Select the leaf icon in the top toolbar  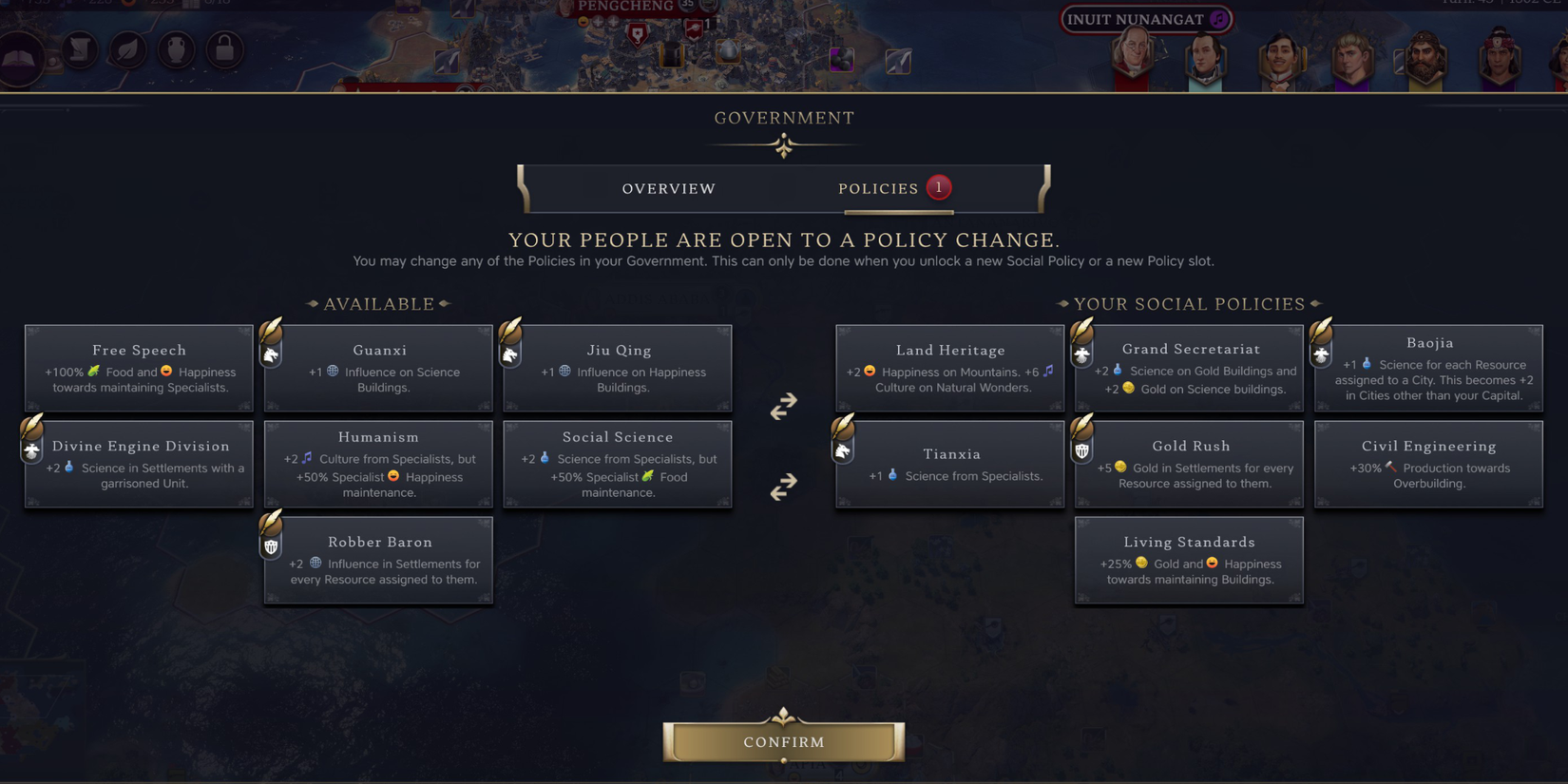click(128, 49)
